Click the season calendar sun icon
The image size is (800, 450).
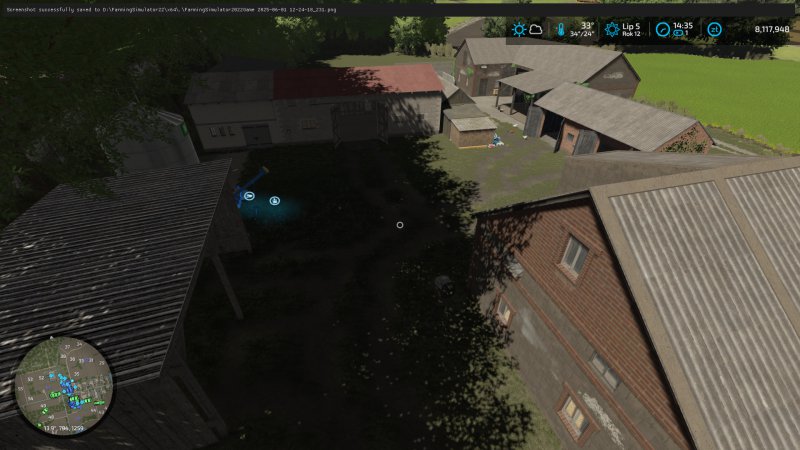[x=612, y=29]
